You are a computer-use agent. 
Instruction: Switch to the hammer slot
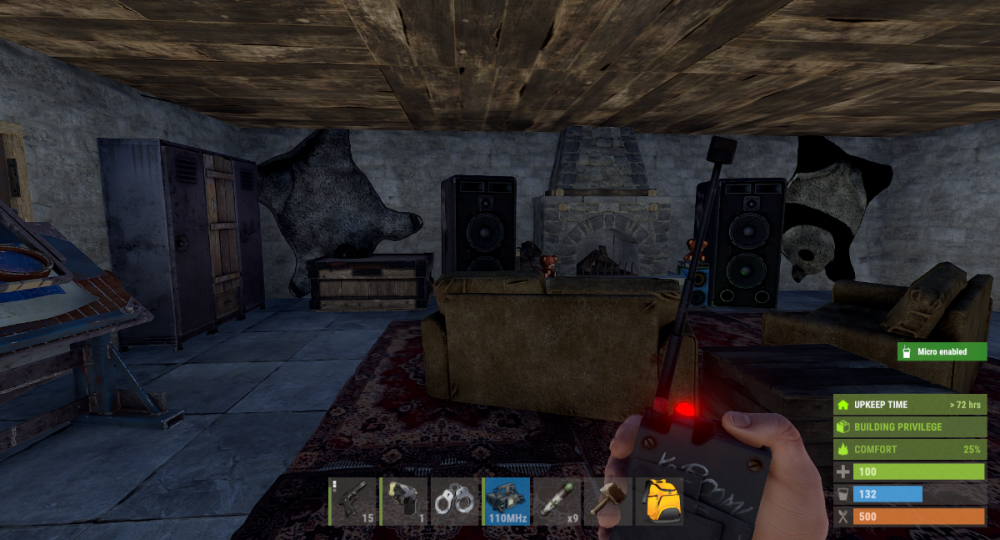[x=608, y=501]
